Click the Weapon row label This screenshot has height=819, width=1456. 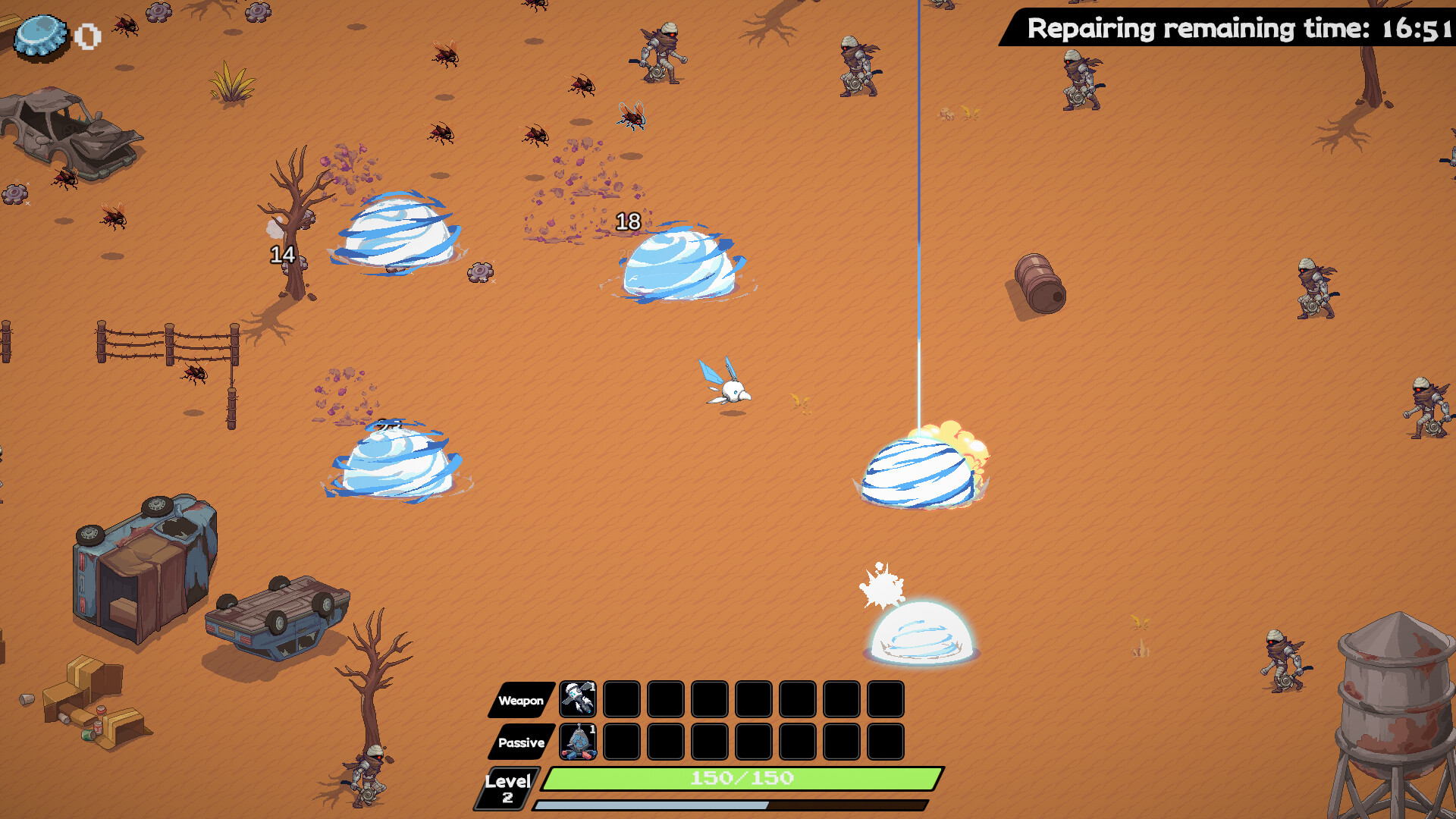tap(522, 701)
